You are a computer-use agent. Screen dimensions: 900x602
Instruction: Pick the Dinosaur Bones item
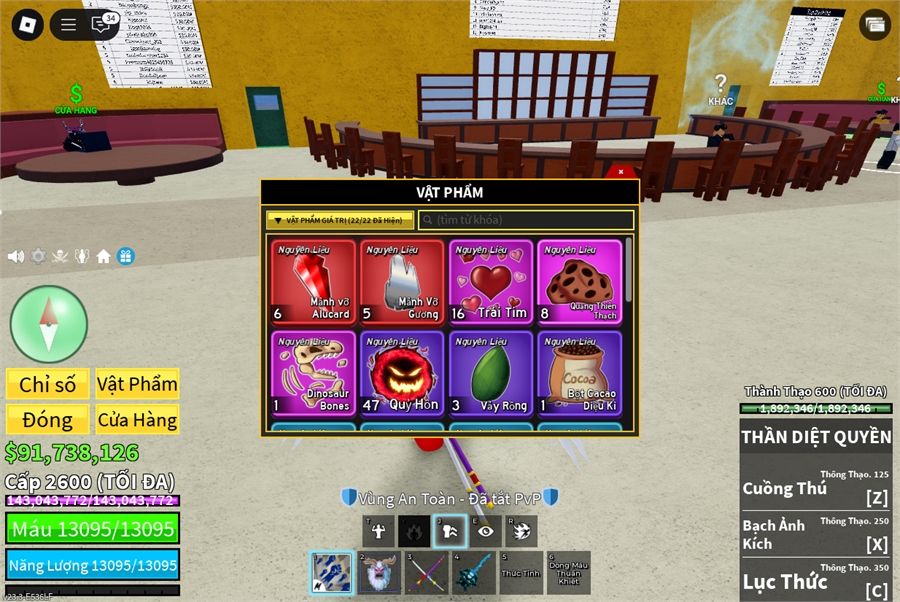(313, 373)
